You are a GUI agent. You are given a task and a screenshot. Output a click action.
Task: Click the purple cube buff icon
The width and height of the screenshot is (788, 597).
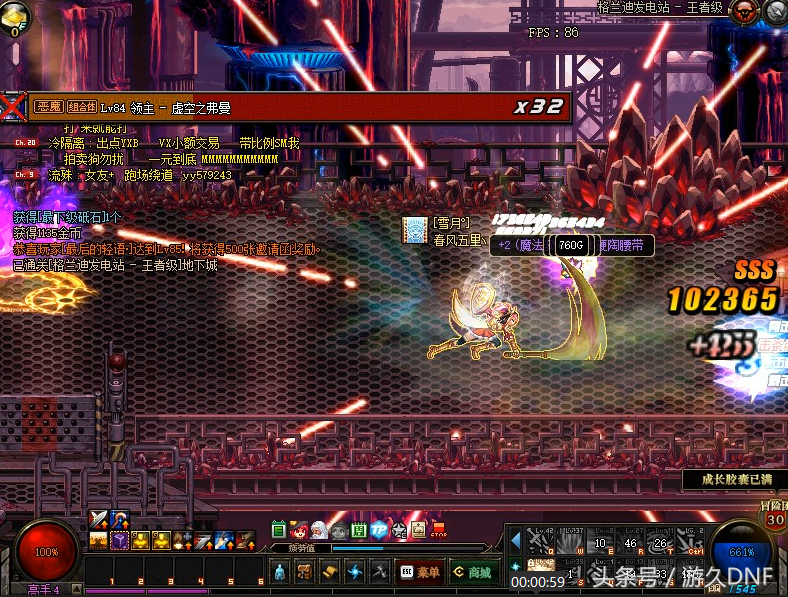[x=120, y=541]
